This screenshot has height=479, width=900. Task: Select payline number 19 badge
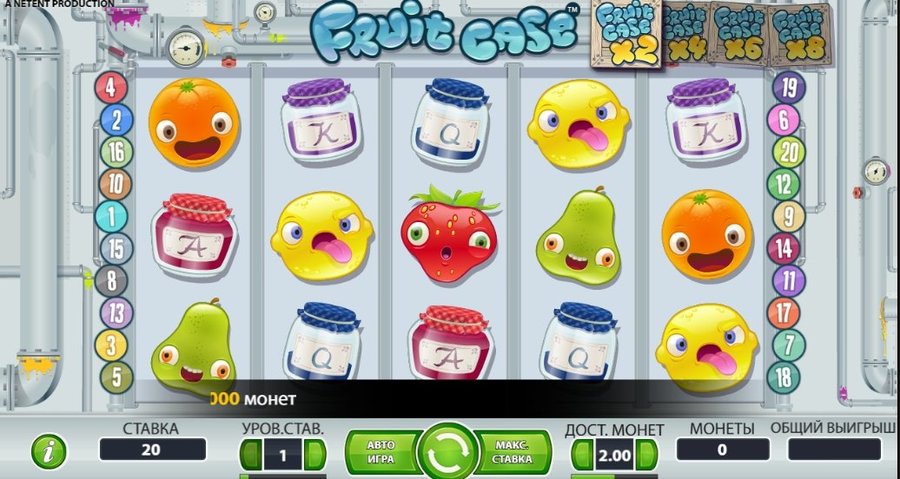coord(788,88)
